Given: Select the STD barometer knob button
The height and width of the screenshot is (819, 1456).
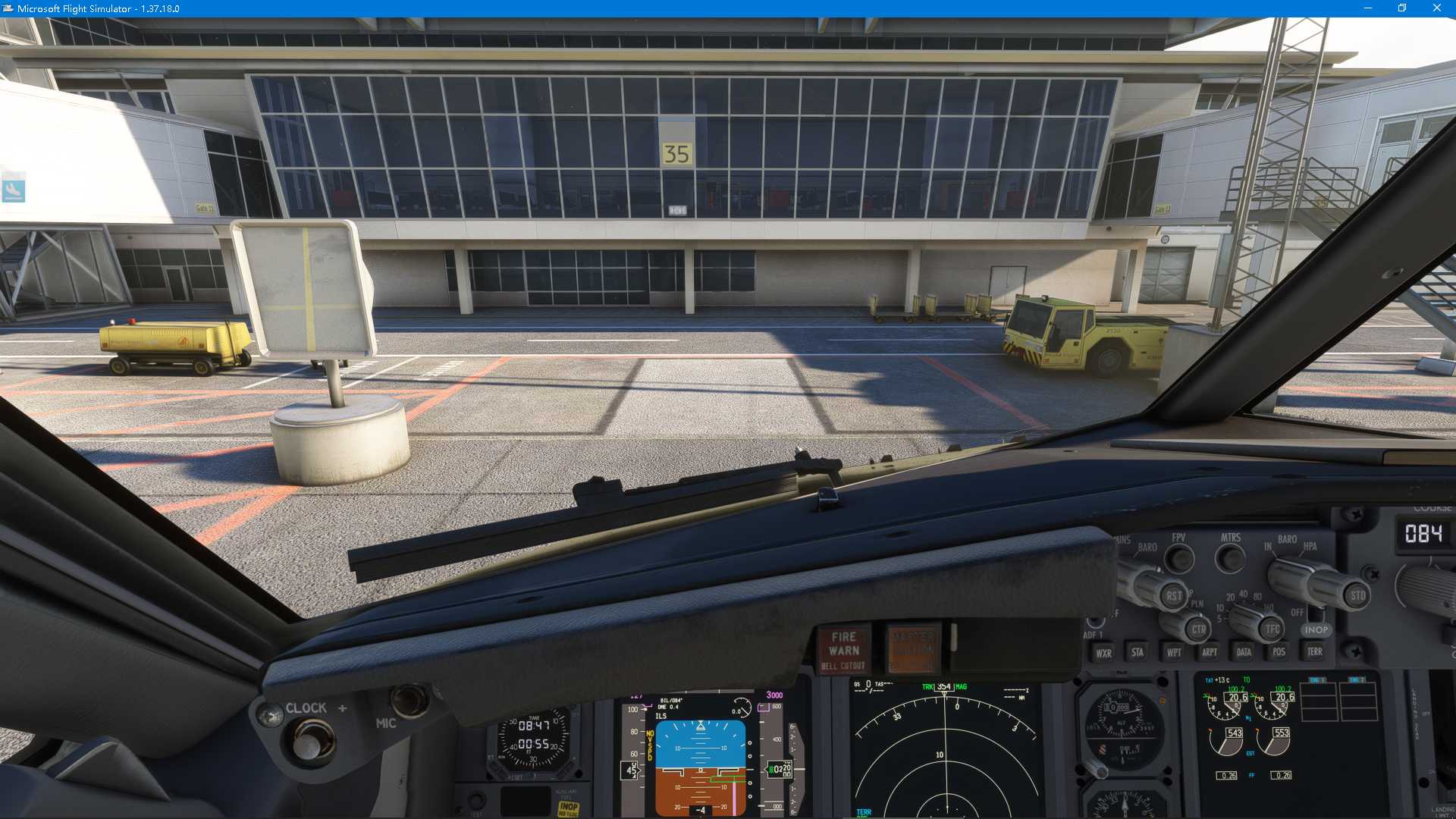Looking at the screenshot, I should coord(1357,596).
